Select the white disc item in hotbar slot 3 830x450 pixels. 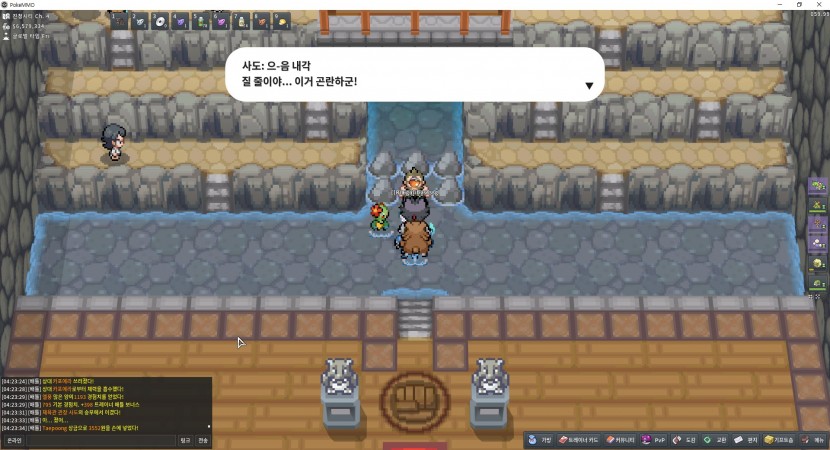coord(160,20)
